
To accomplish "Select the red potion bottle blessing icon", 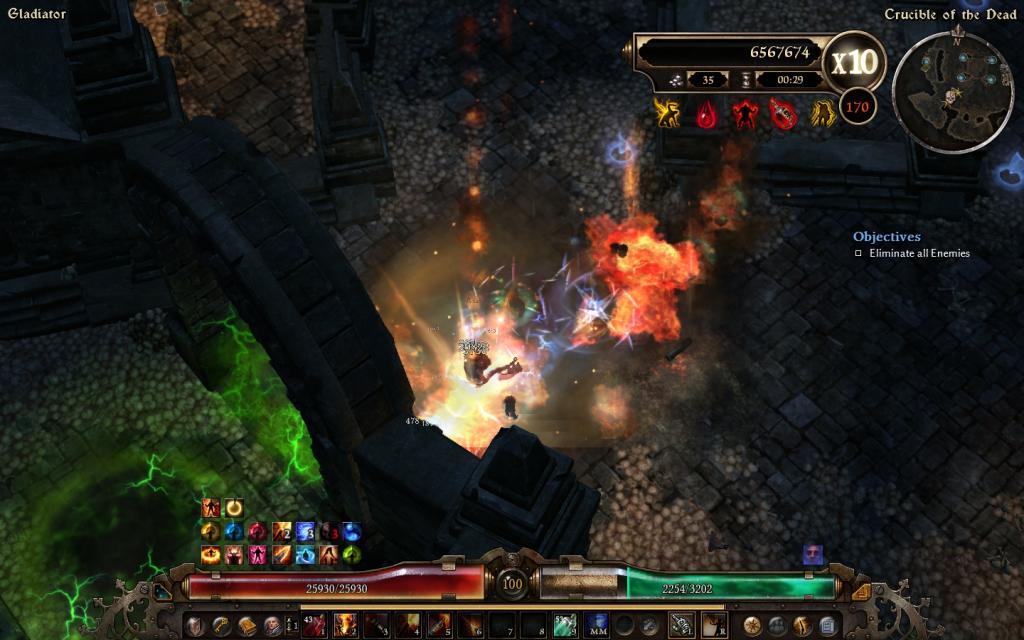I will click(783, 114).
